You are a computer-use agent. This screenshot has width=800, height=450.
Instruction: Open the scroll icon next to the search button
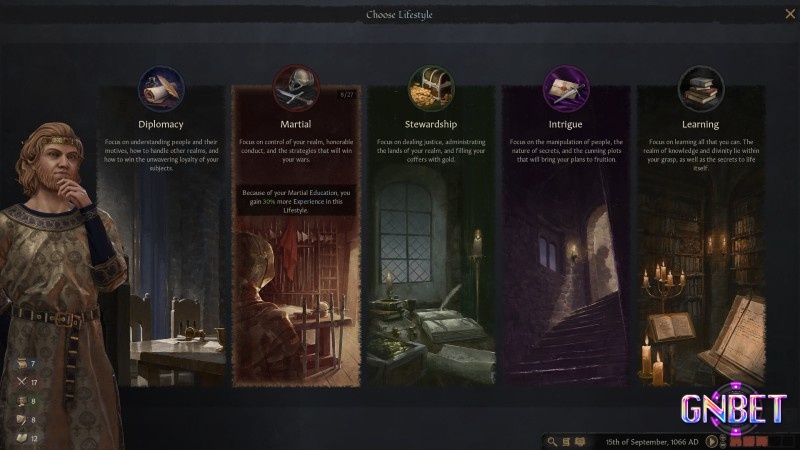point(566,441)
